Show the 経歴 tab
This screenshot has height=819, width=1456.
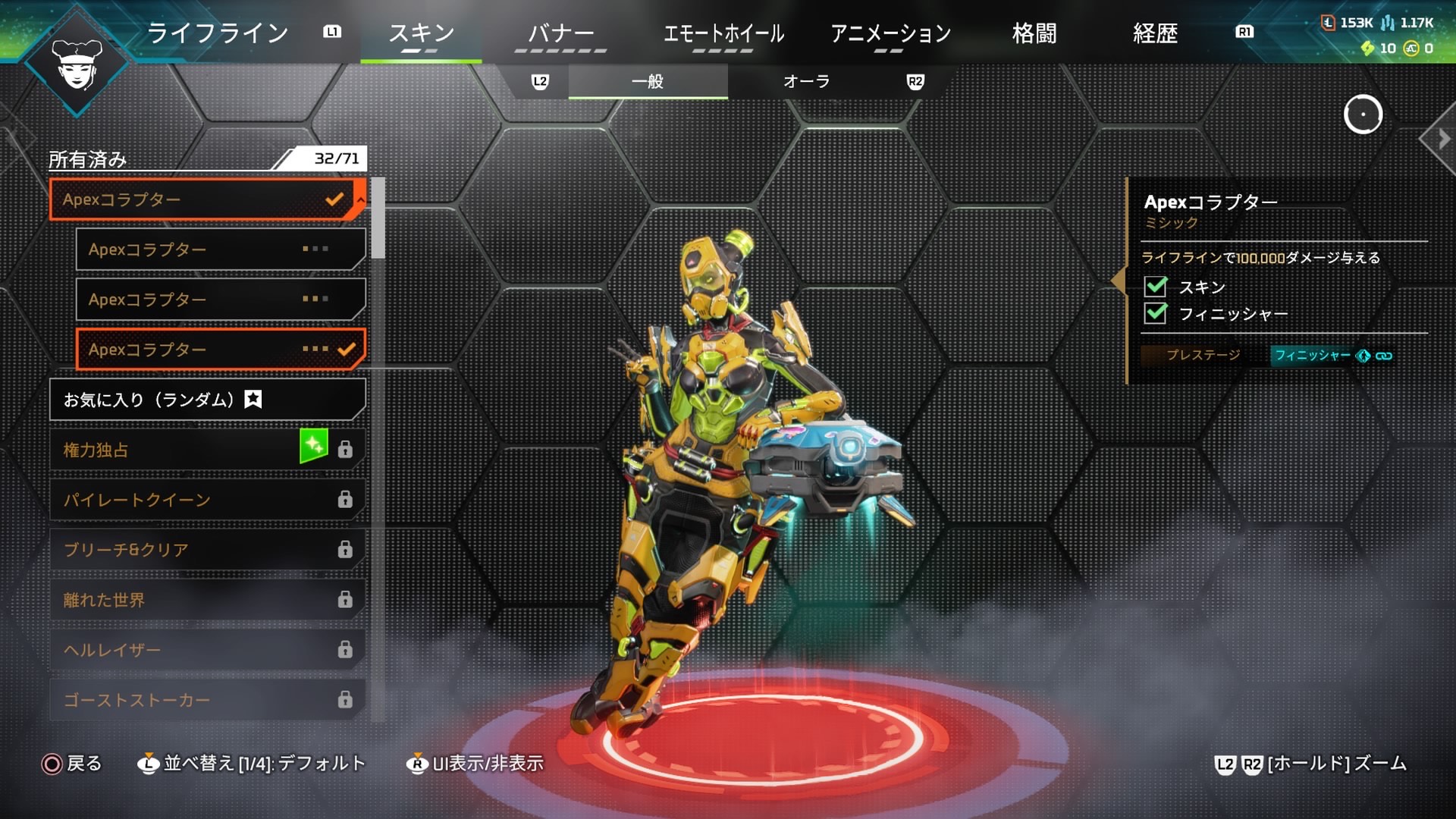pyautogui.click(x=1154, y=33)
